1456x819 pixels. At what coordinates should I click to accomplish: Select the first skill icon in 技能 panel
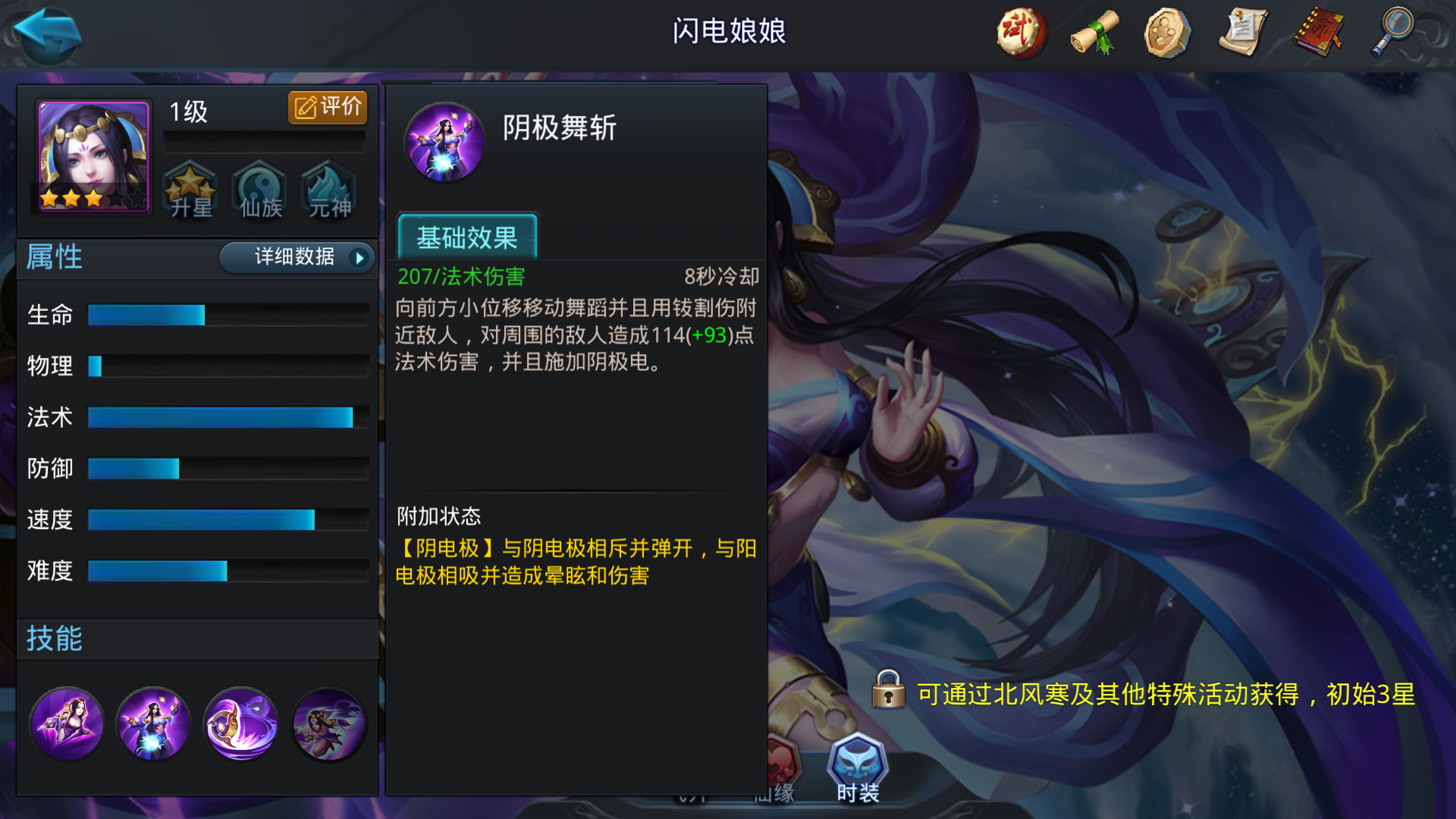tap(67, 724)
